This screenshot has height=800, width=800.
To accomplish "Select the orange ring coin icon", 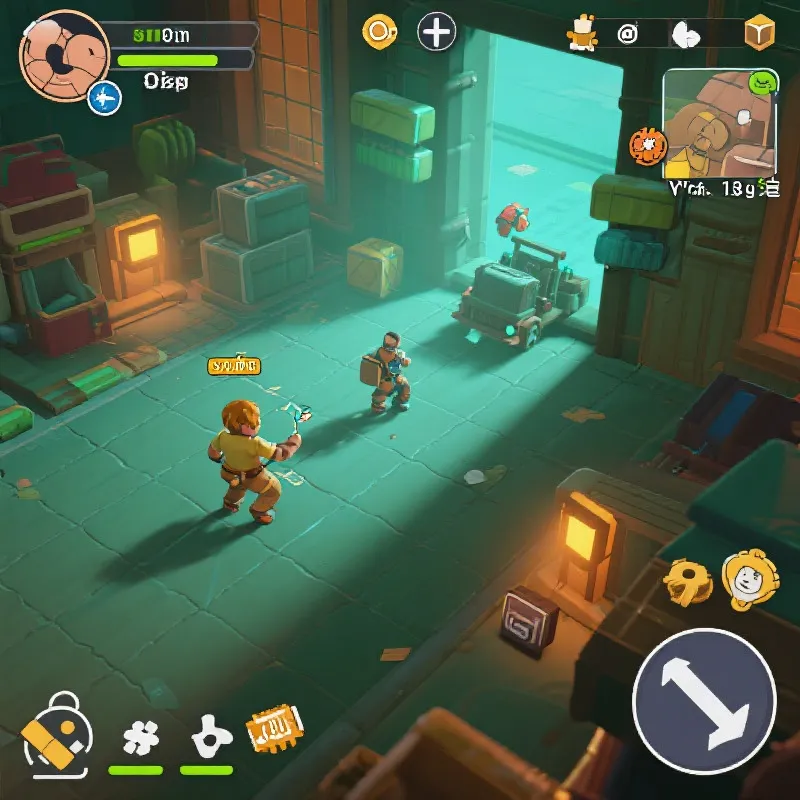I will pyautogui.click(x=380, y=32).
